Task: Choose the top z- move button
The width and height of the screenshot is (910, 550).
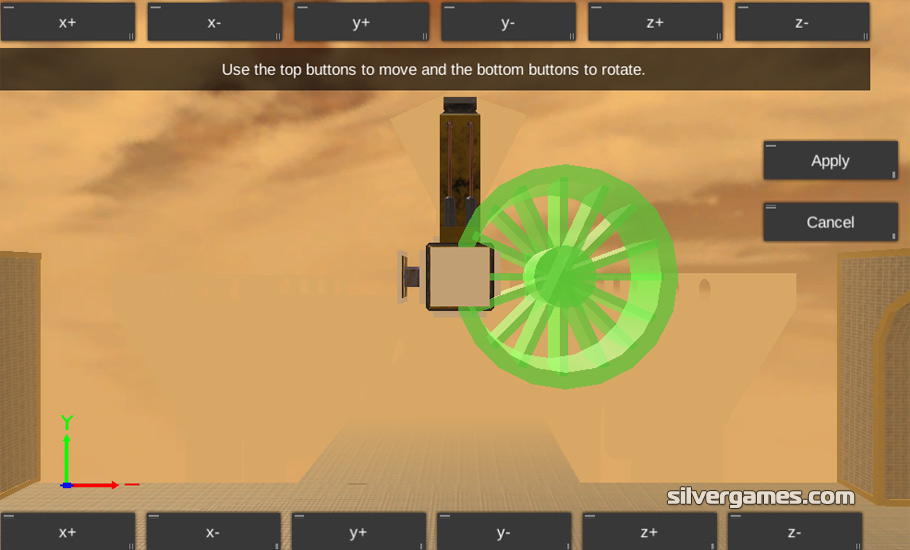Action: (x=802, y=22)
